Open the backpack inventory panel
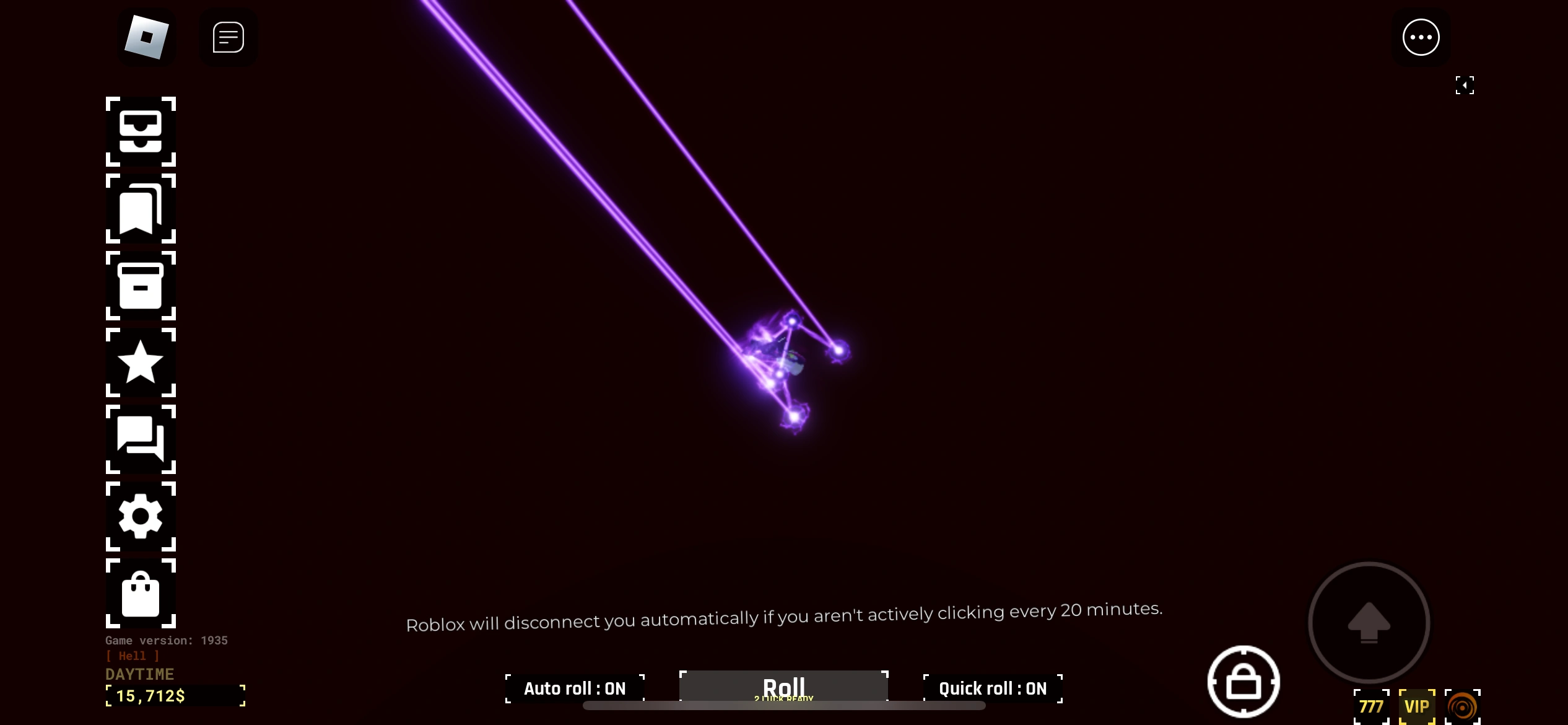 141,132
